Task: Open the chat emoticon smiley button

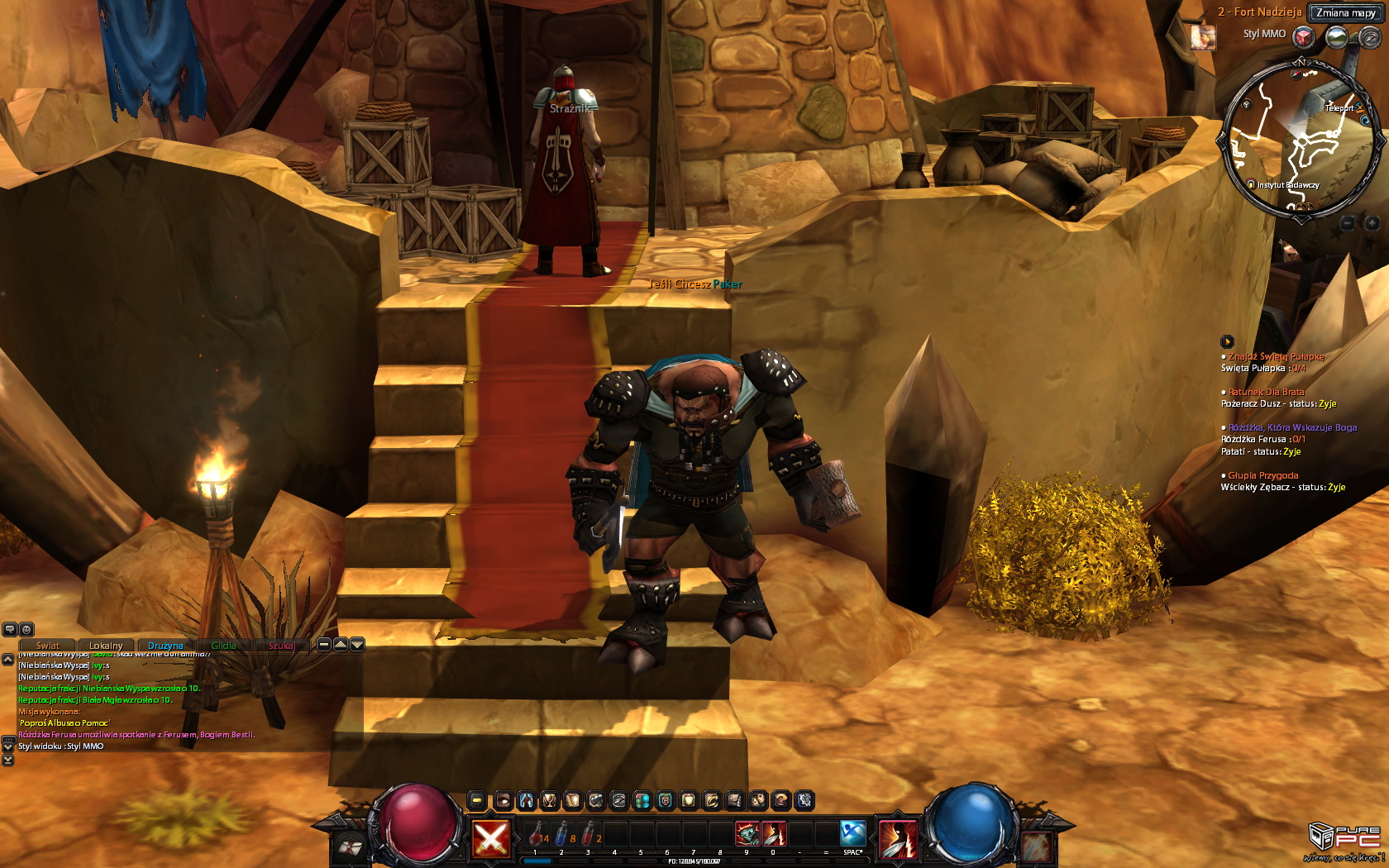Action: pos(26,629)
